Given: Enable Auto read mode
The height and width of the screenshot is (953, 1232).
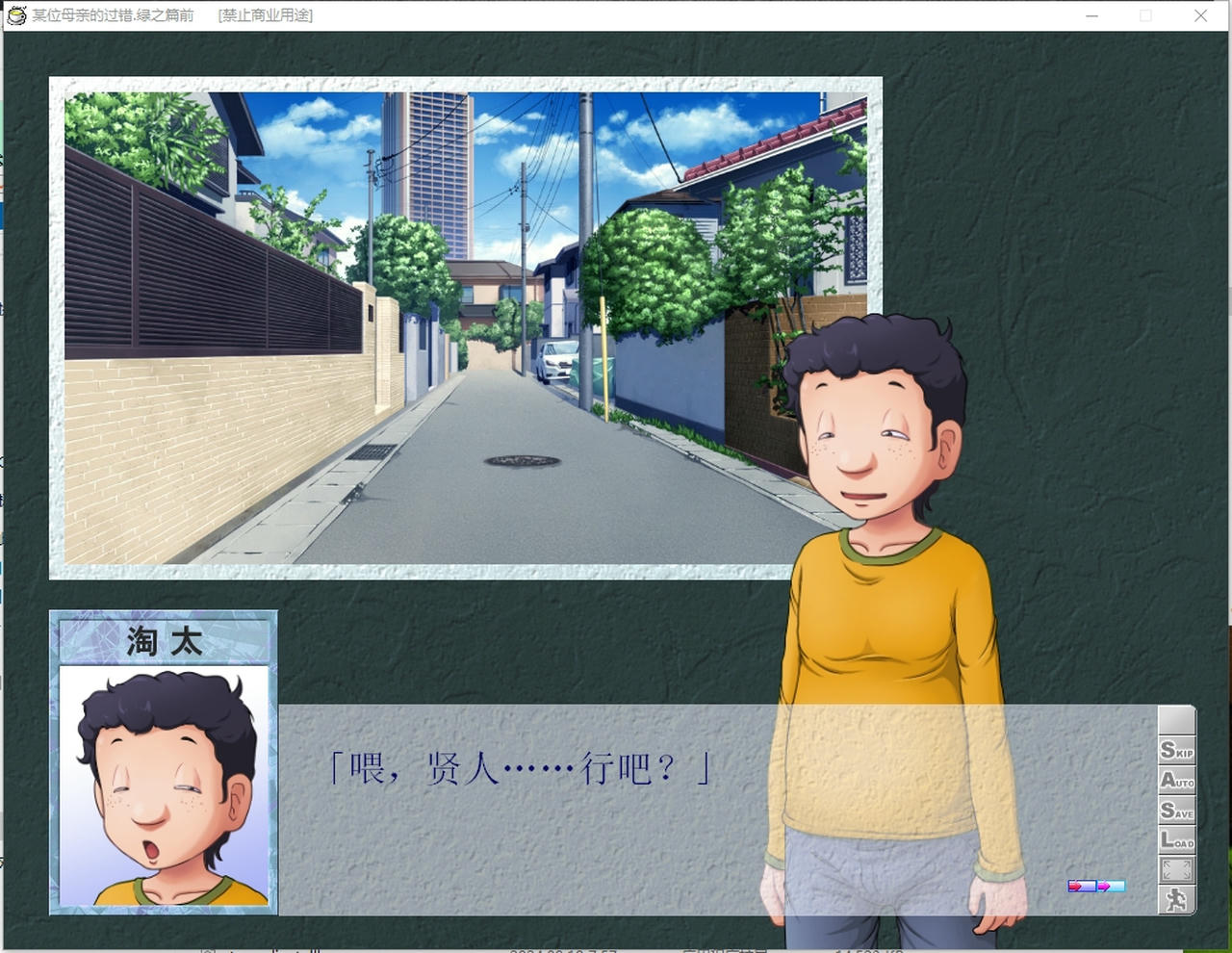Looking at the screenshot, I should 1176,782.
